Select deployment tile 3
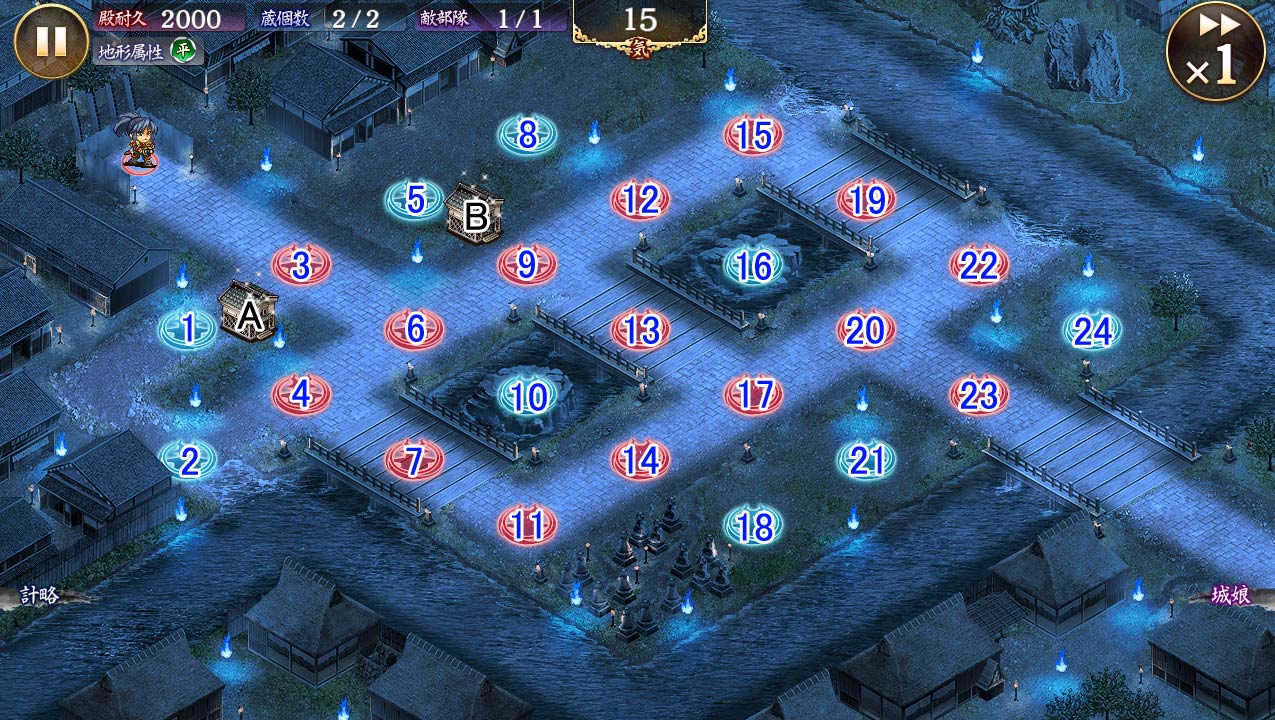The image size is (1275, 720). [x=301, y=266]
